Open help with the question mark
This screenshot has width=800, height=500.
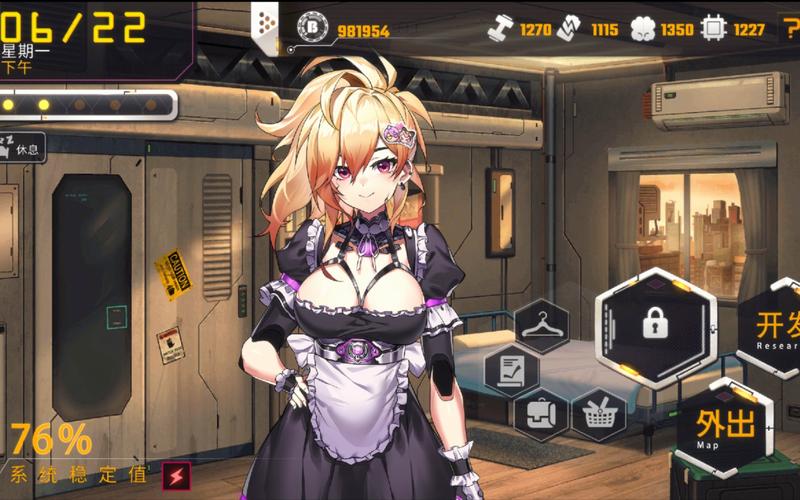(788, 29)
